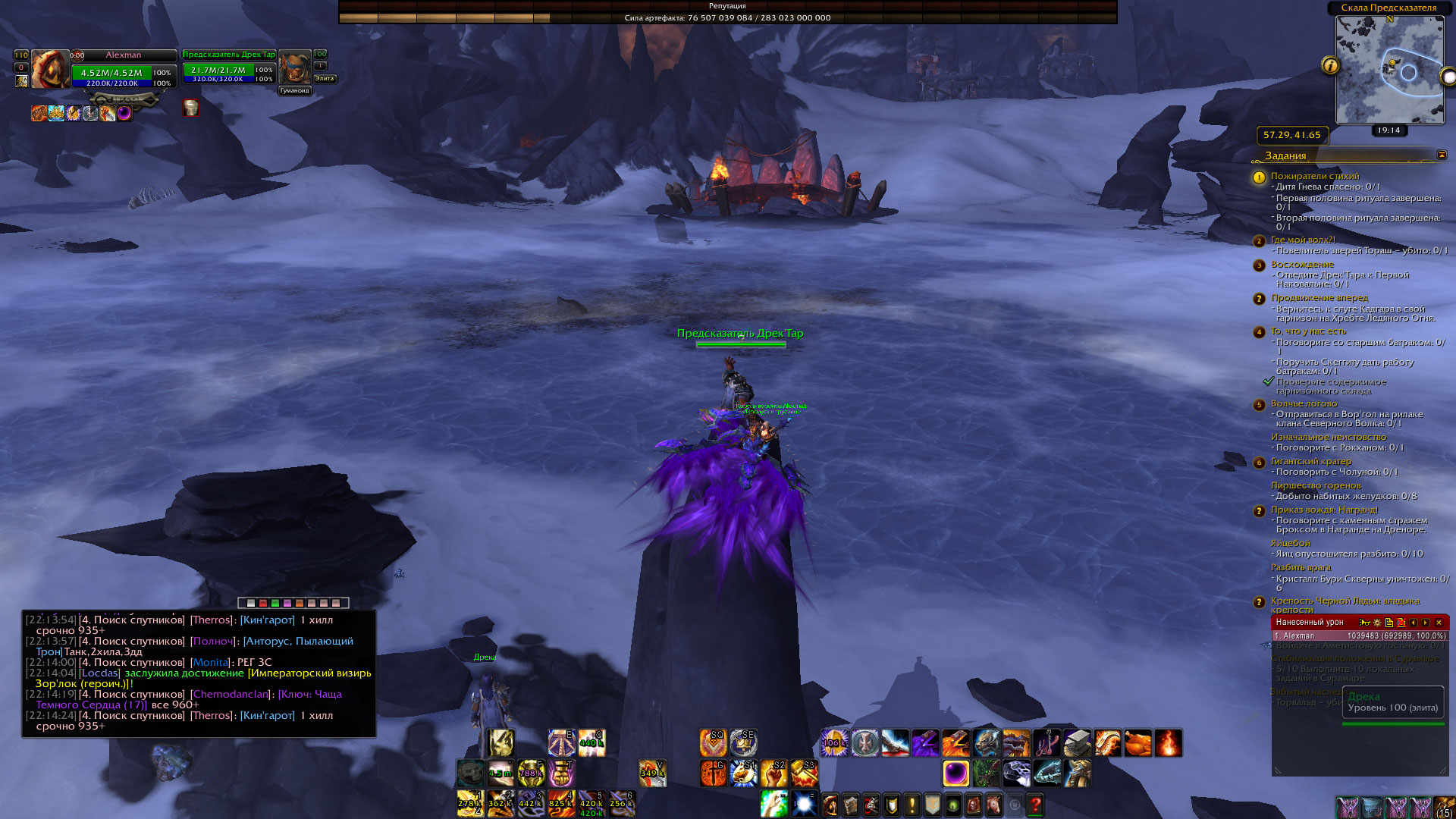Open the yellow info button beside minimap

click(1330, 66)
